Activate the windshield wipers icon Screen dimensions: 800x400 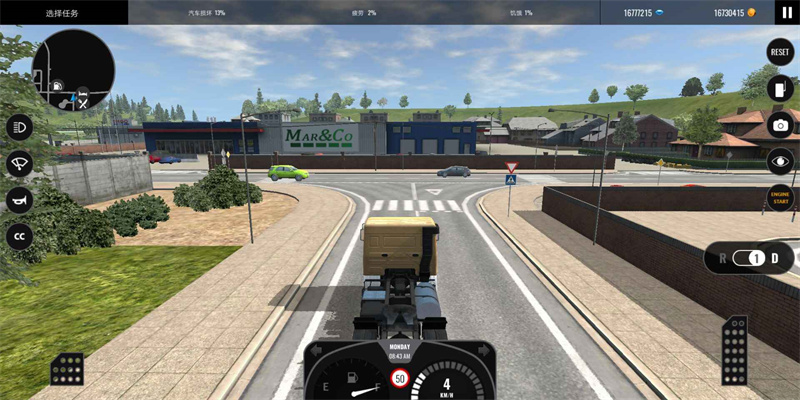19,163
